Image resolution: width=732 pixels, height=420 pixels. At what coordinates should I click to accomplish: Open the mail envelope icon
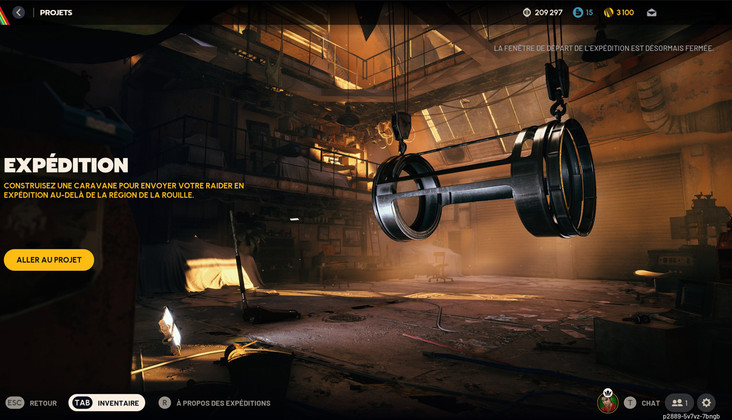pyautogui.click(x=652, y=12)
